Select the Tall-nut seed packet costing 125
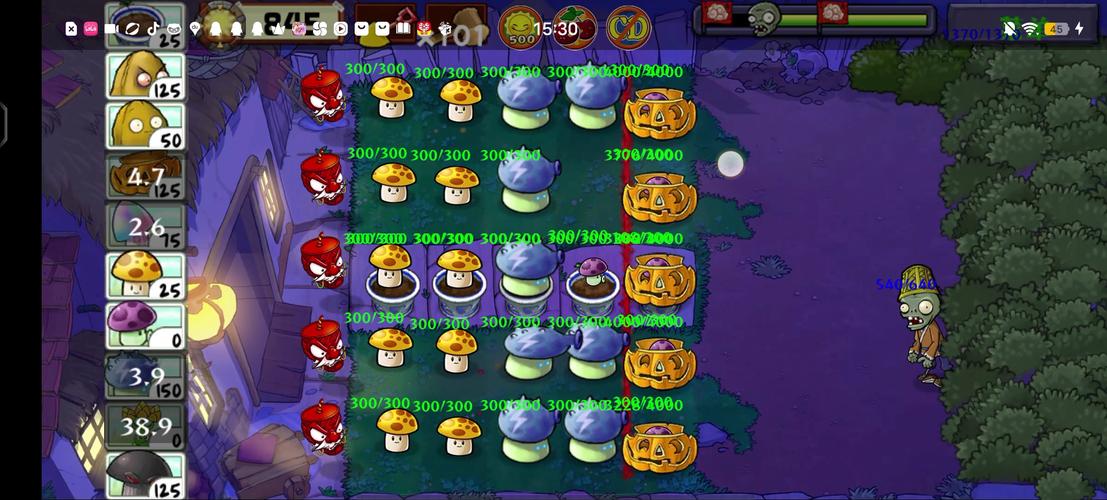The width and height of the screenshot is (1107, 500). [x=146, y=77]
